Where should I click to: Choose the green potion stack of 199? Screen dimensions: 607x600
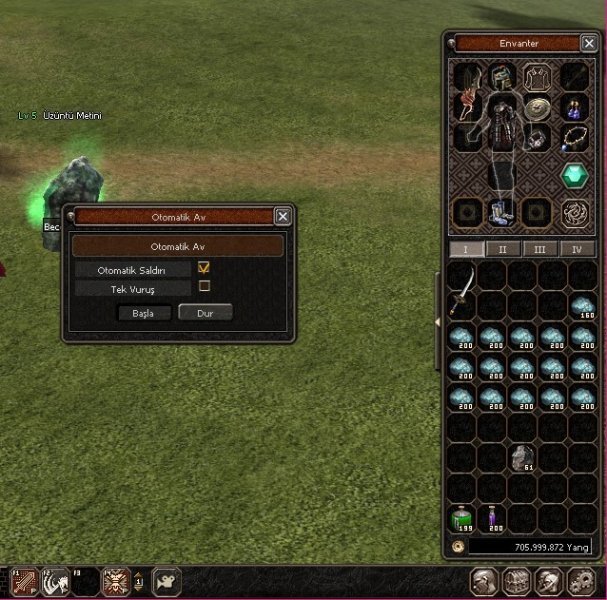point(460,519)
